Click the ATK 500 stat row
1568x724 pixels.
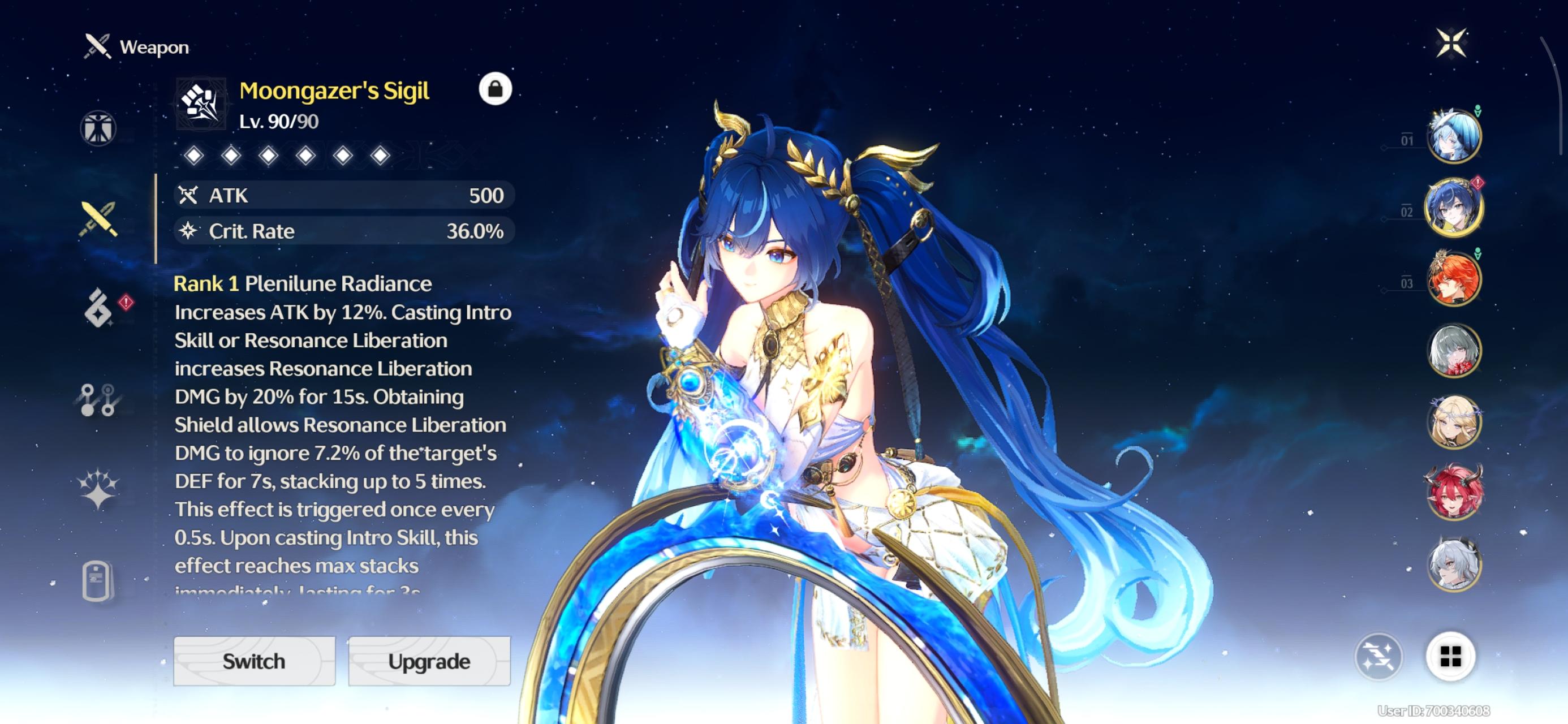pos(344,196)
